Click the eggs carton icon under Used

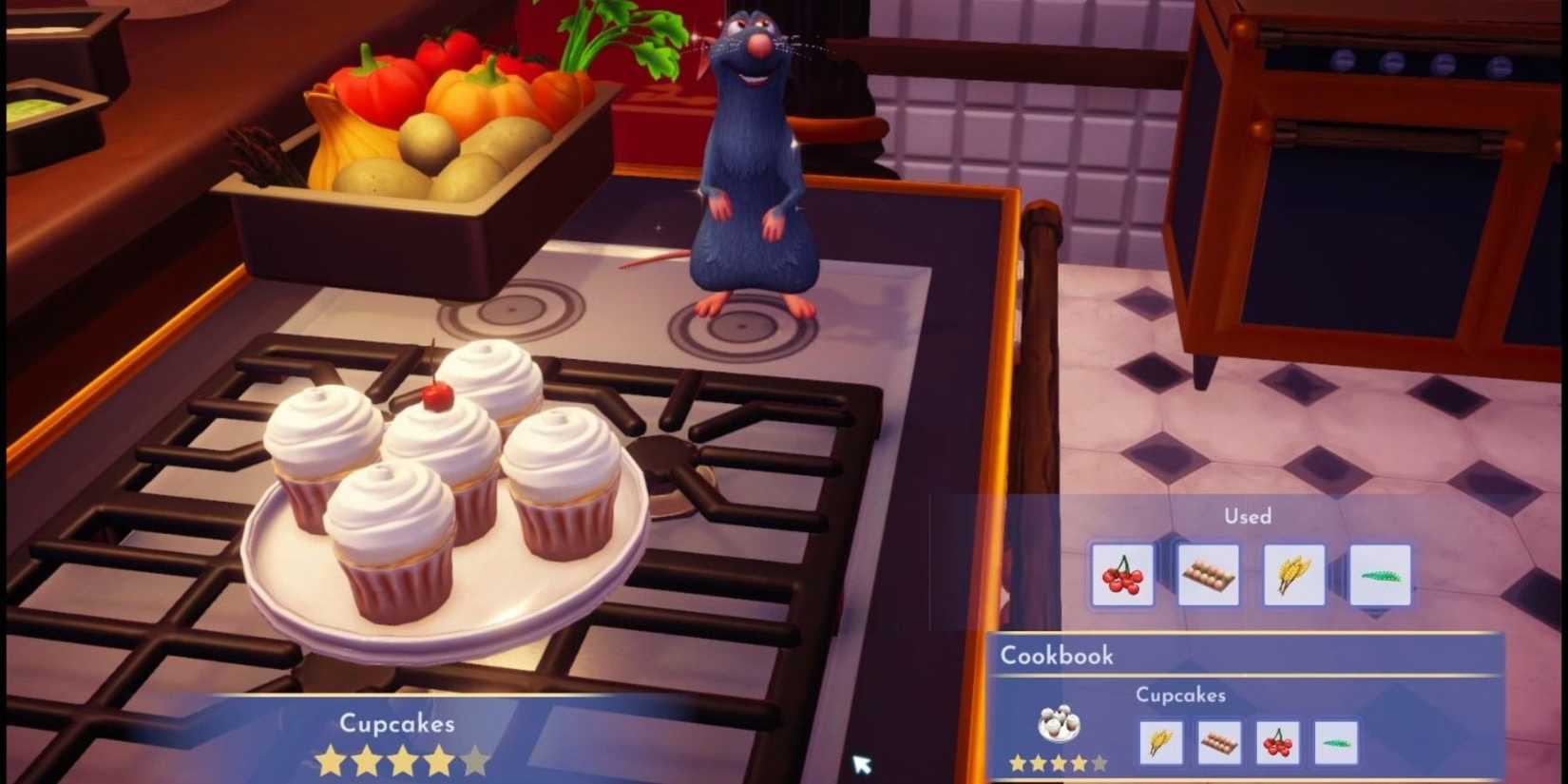point(1209,575)
